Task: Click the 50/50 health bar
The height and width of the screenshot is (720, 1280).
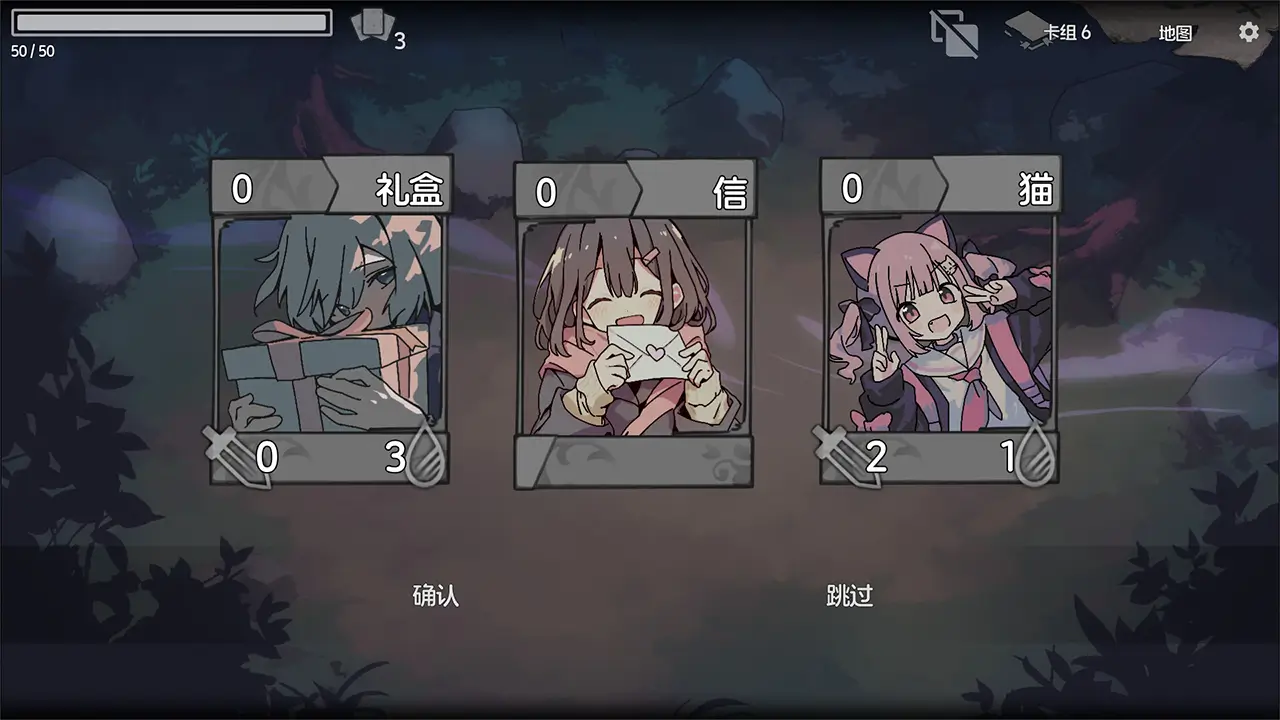Action: 170,22
